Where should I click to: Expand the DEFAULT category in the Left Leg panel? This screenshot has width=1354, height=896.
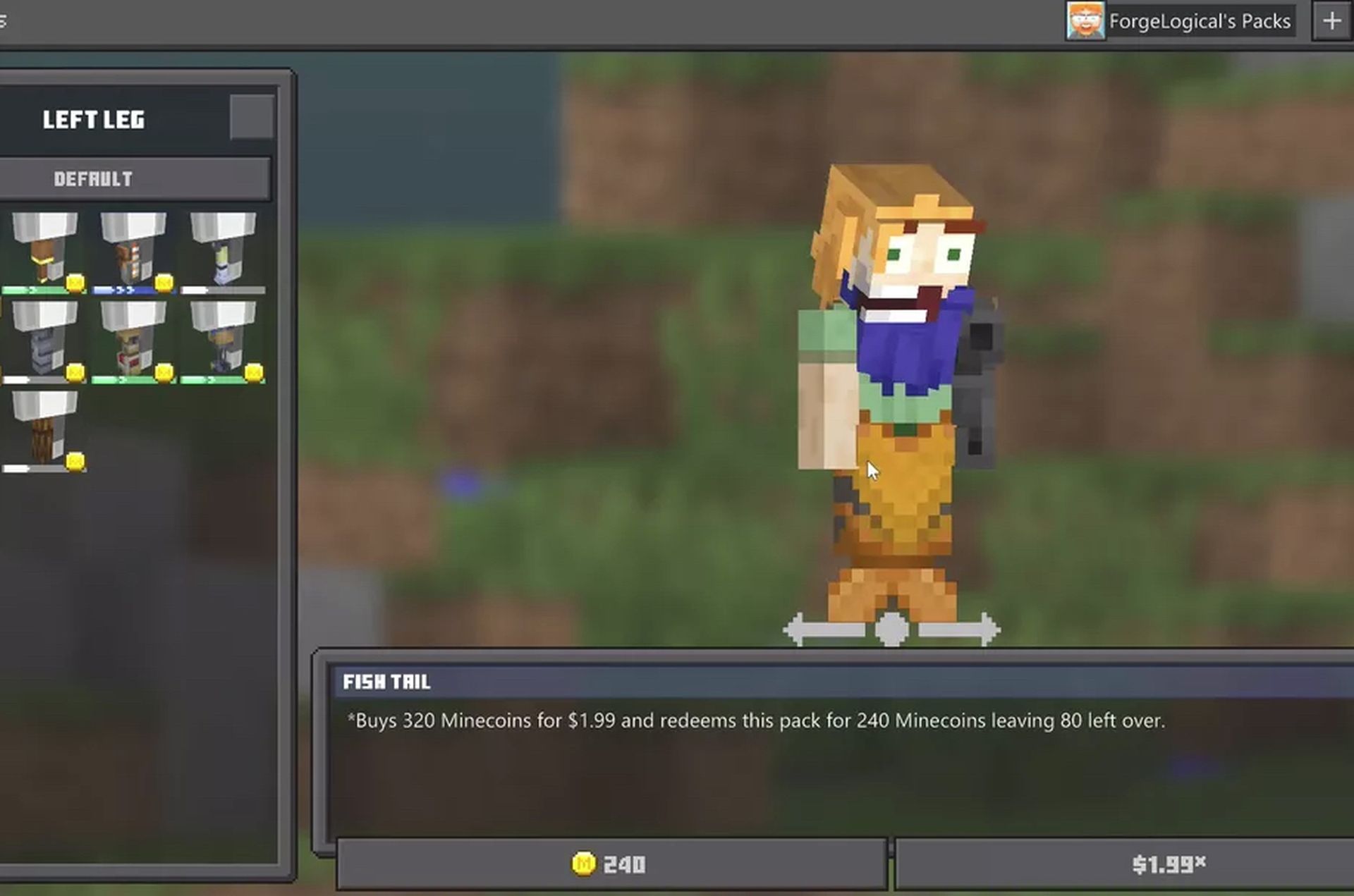click(x=135, y=178)
